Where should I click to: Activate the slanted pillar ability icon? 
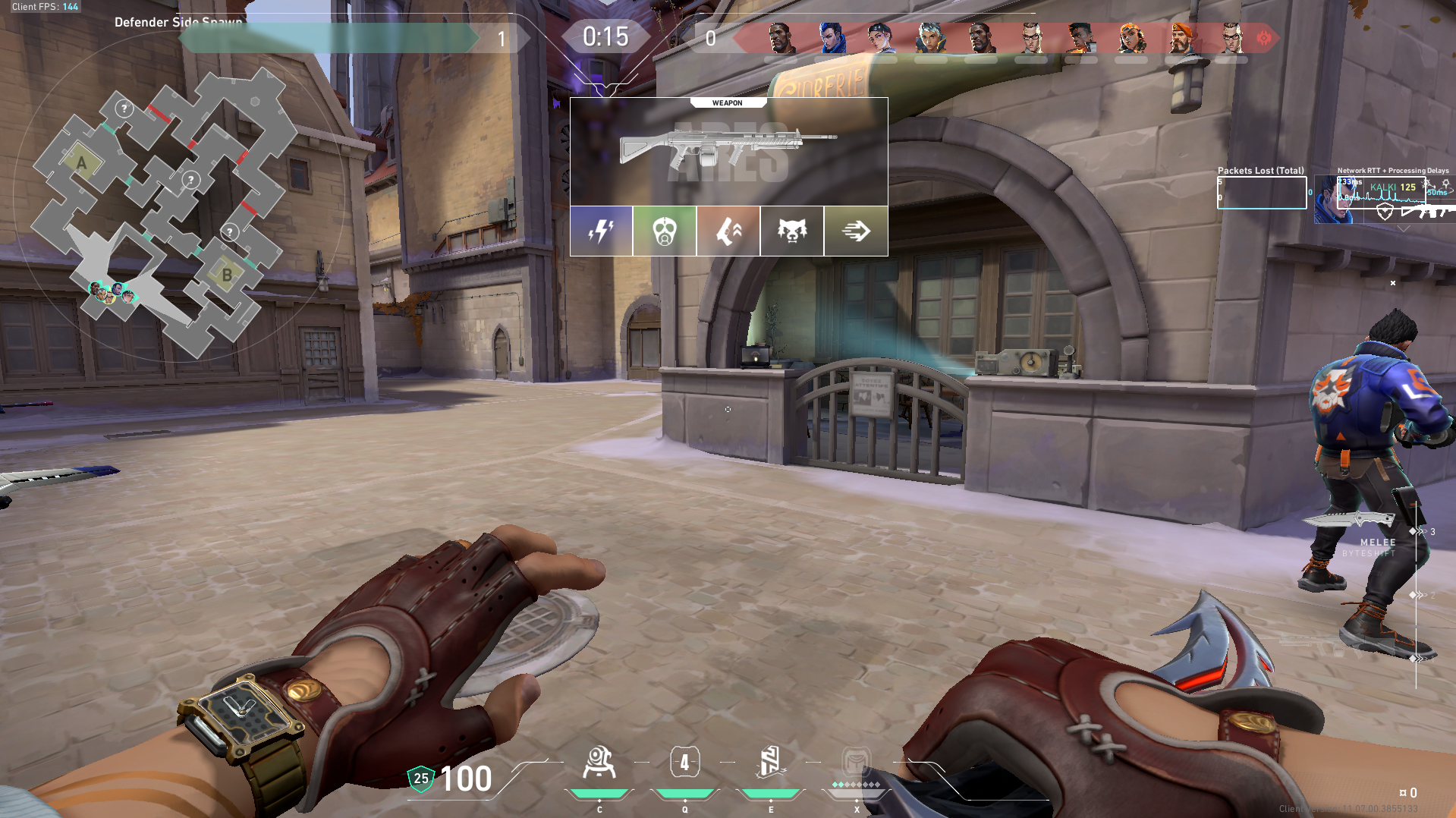[770, 763]
